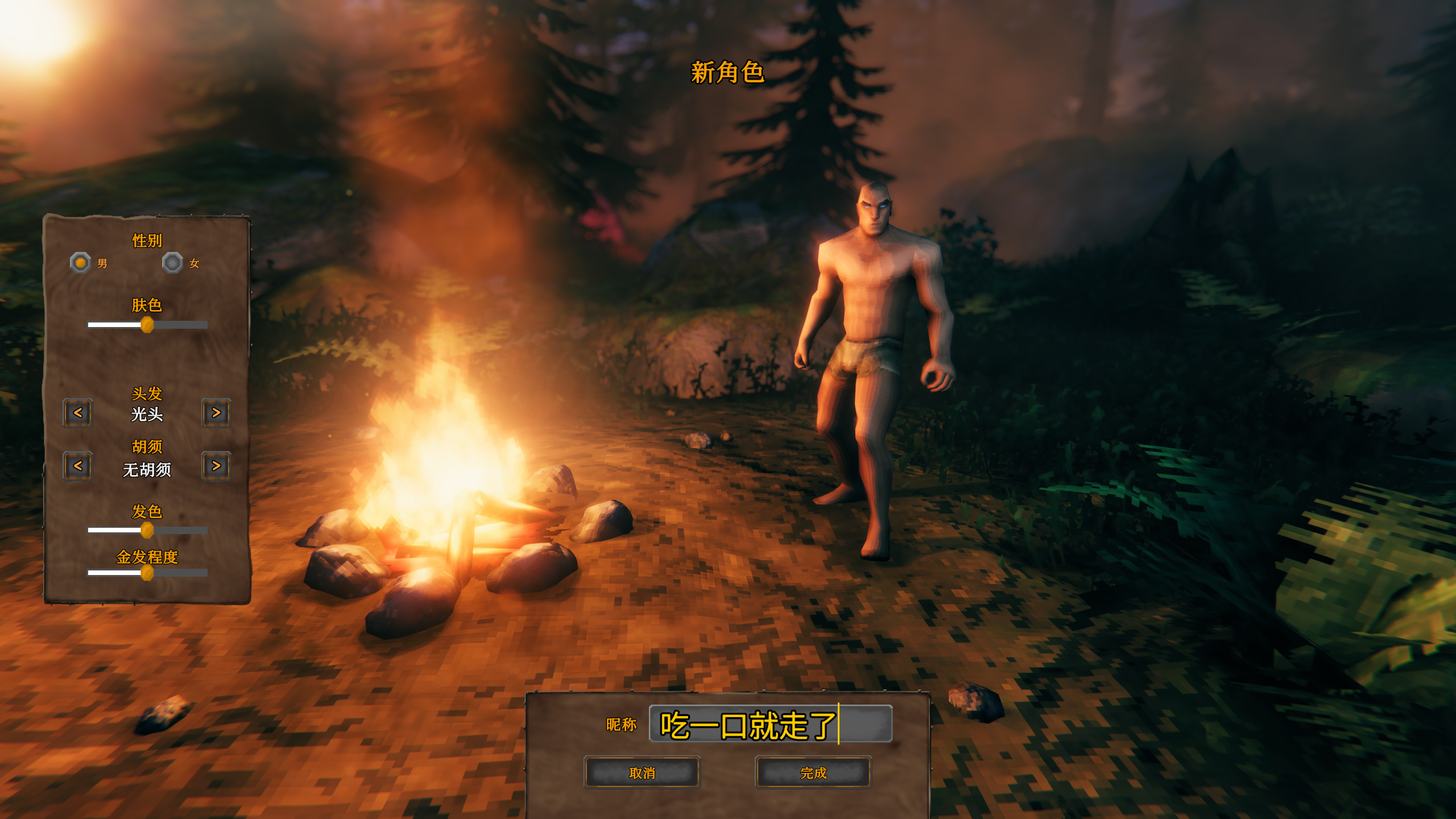The height and width of the screenshot is (819, 1456).
Task: Click the 发色 hair color slider
Action: 147,531
